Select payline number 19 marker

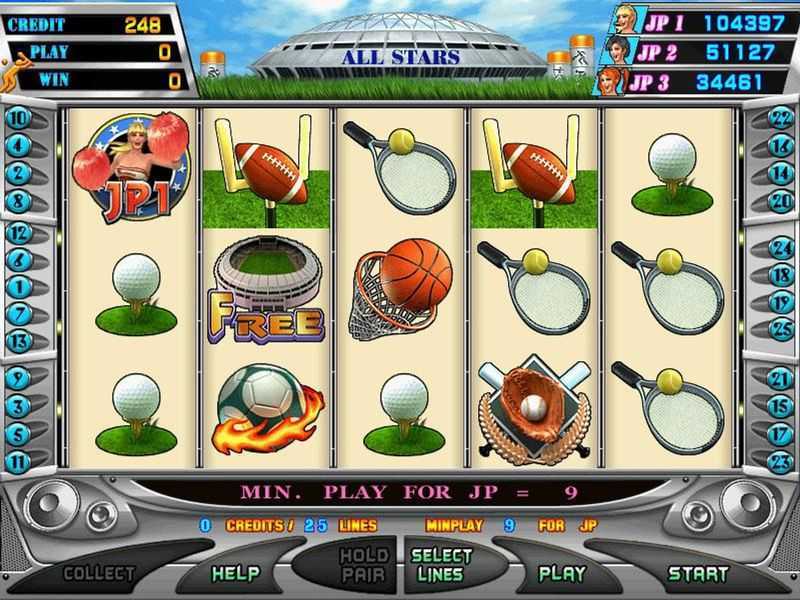click(x=781, y=301)
